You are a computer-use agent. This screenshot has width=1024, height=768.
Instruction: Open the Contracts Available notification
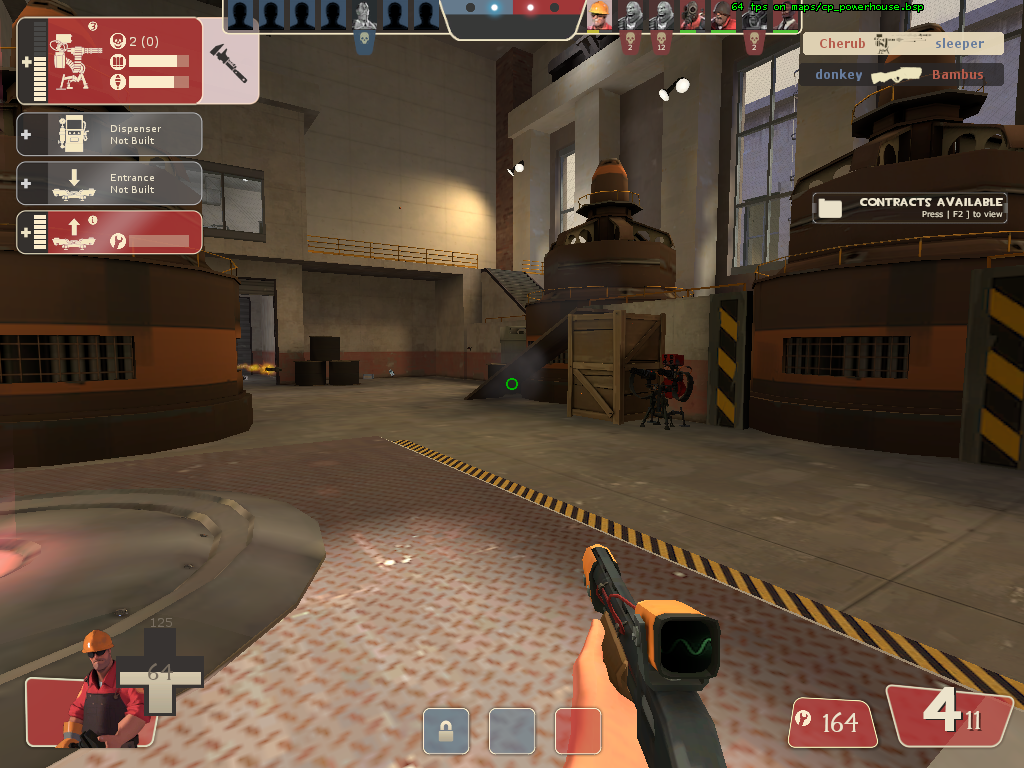click(909, 207)
